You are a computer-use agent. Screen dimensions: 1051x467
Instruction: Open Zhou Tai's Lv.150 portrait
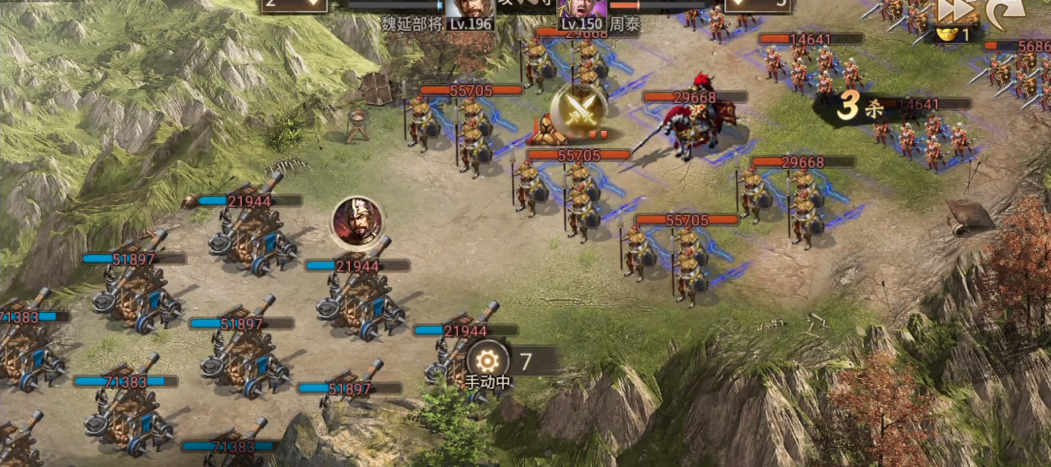tap(581, 10)
